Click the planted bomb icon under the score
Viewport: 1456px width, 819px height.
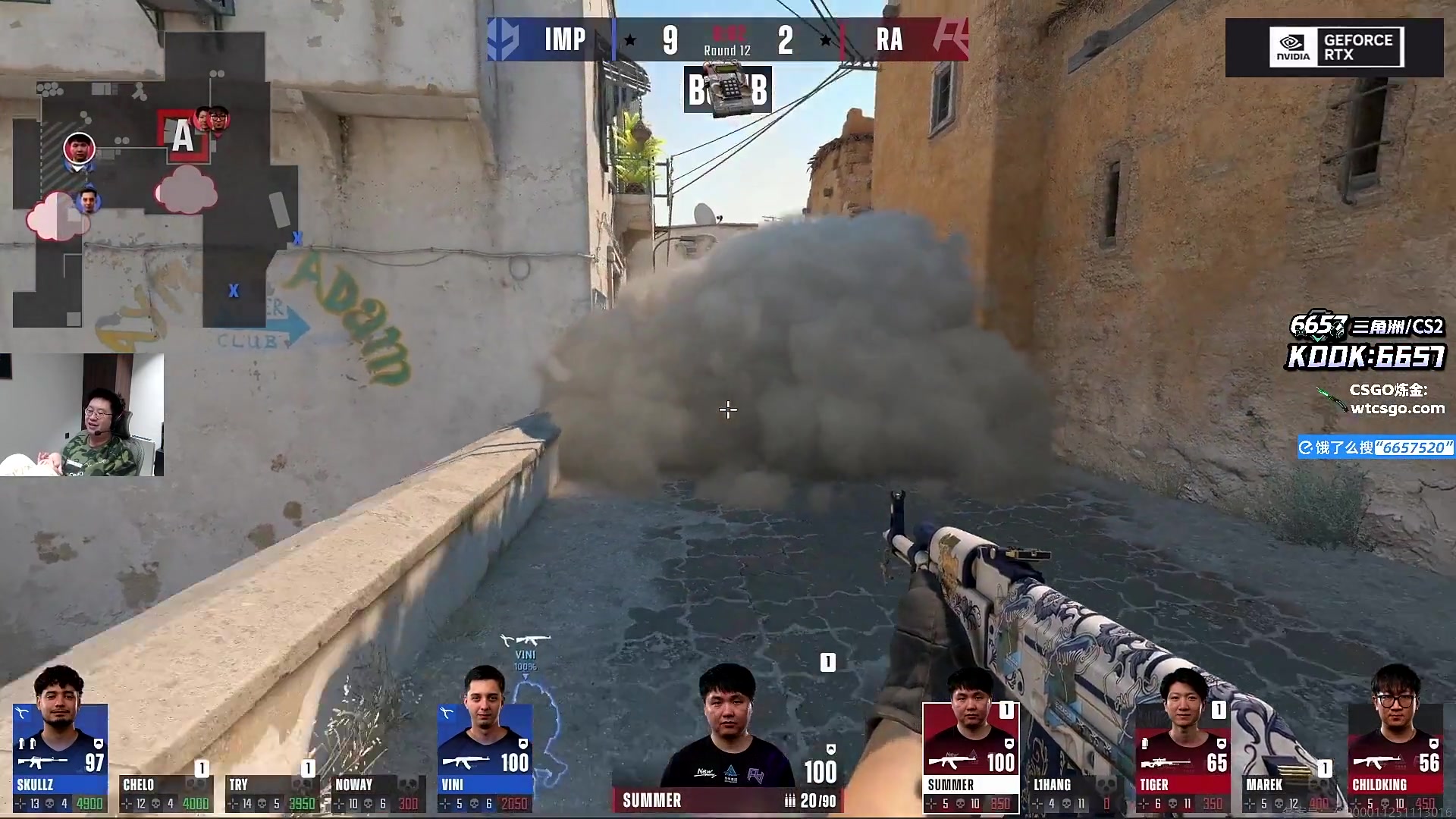point(727,89)
